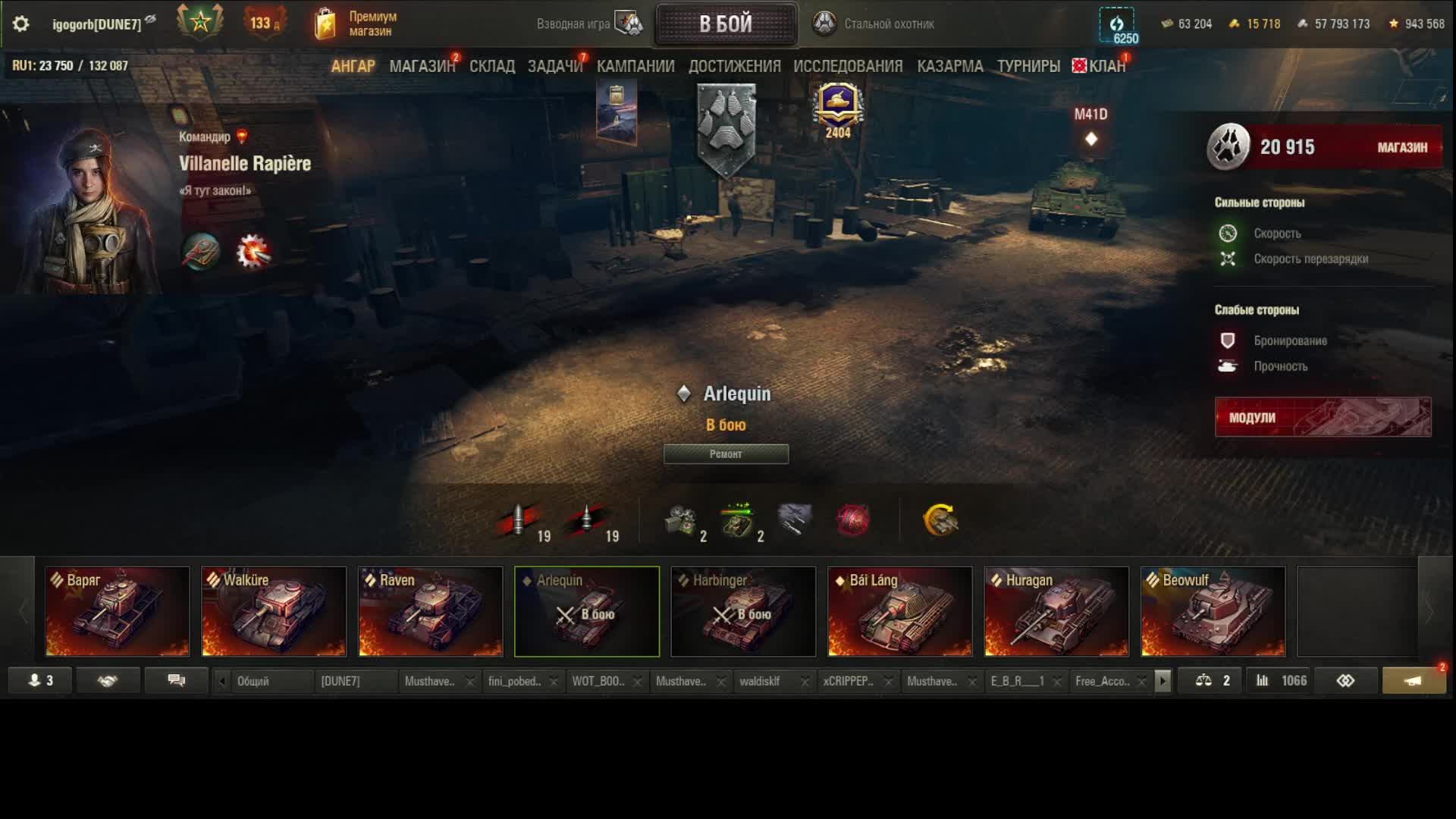The width and height of the screenshot is (1456, 819).
Task: Pick the Beowulf vehicle card
Action: click(x=1213, y=611)
